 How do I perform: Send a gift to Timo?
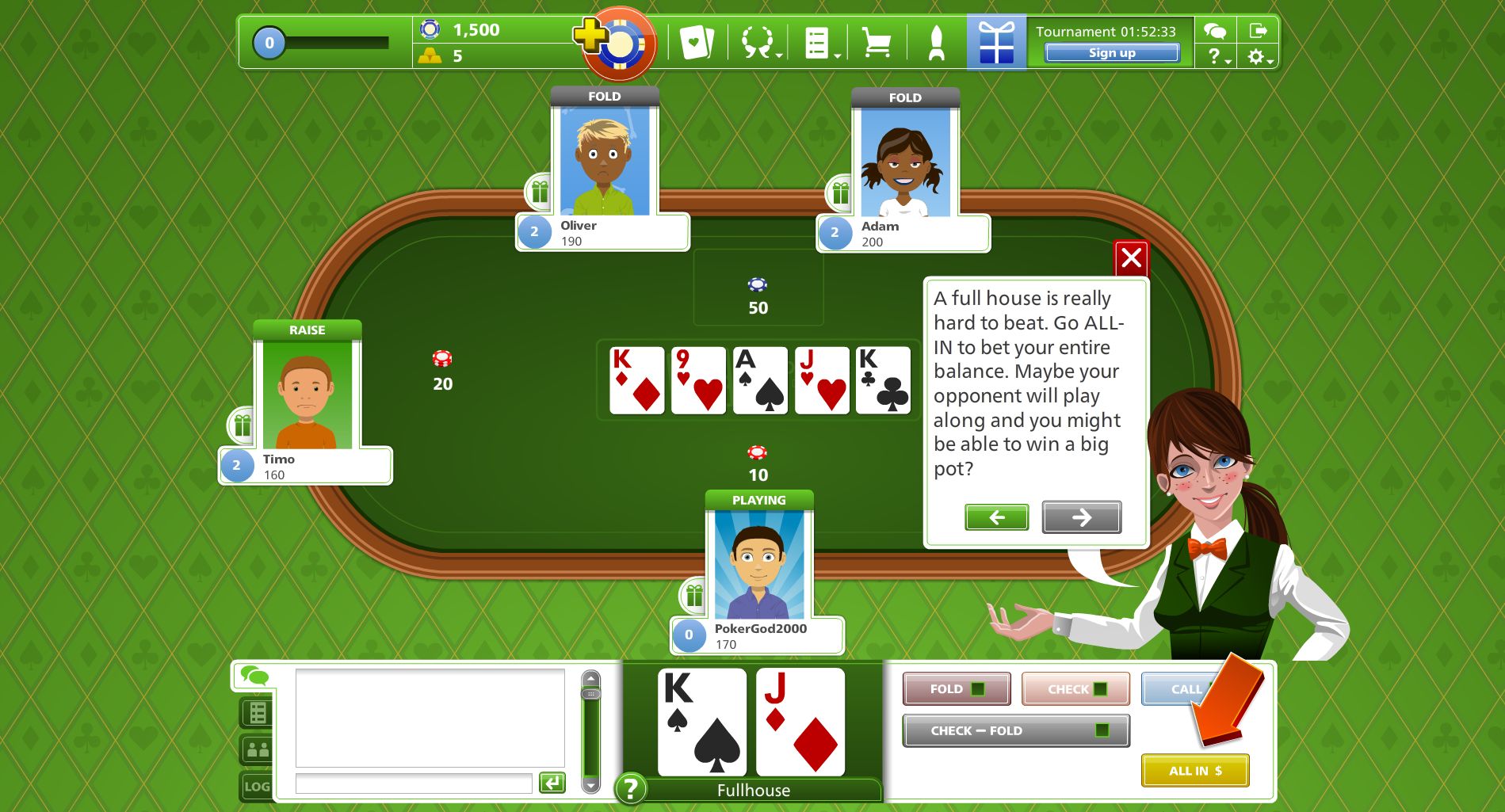(243, 425)
